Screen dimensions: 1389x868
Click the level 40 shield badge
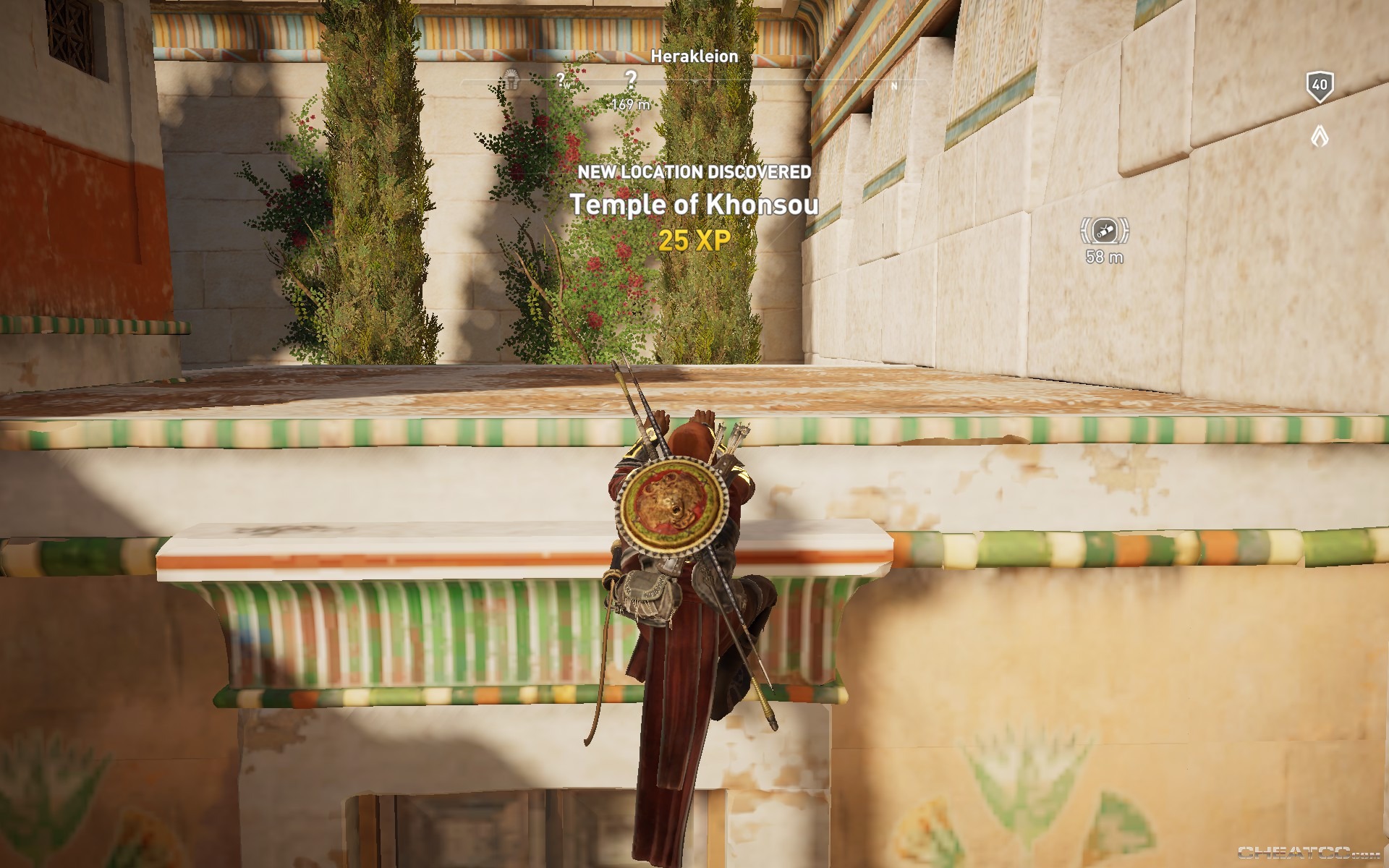tap(1321, 86)
